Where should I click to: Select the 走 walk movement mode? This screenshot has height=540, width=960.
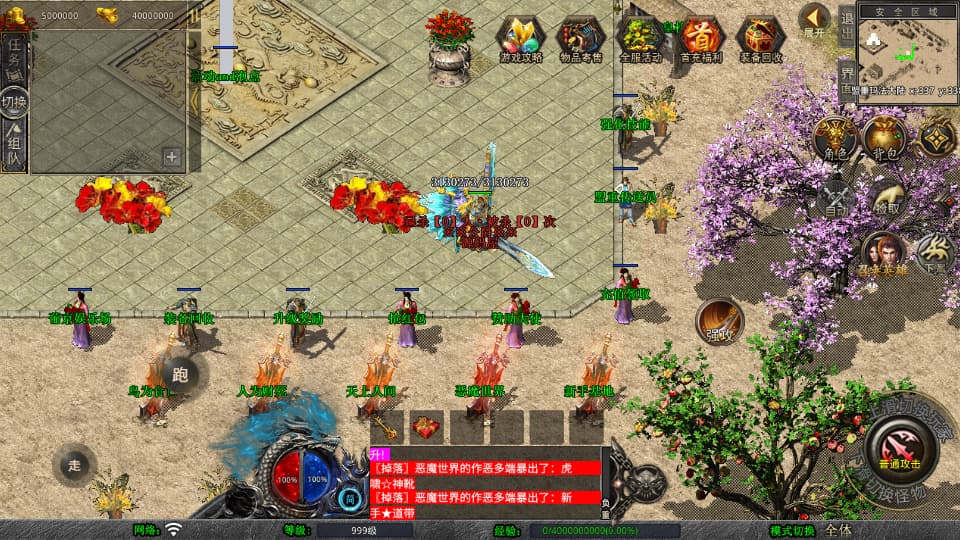74,464
